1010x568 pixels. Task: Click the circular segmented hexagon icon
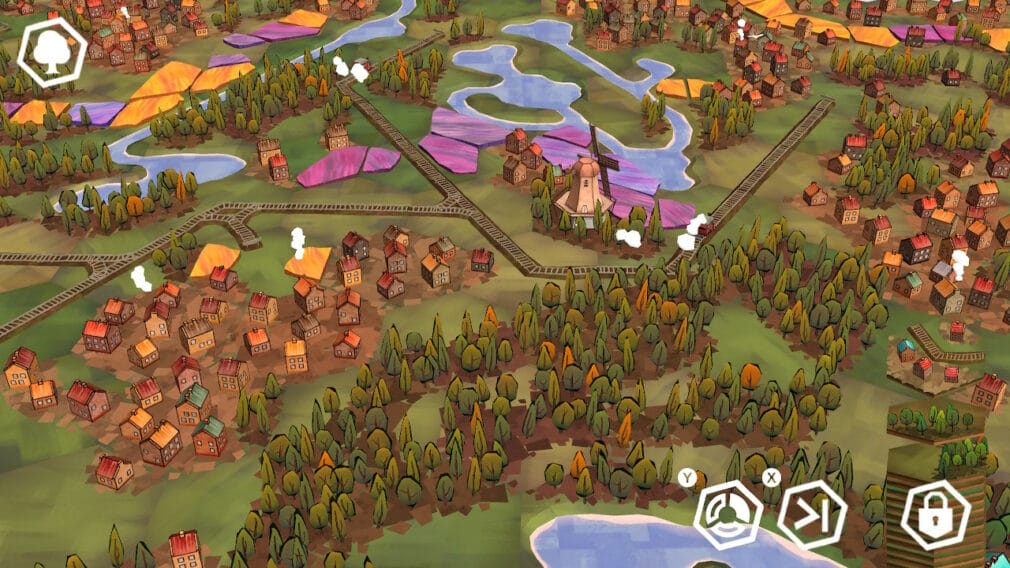[x=728, y=514]
